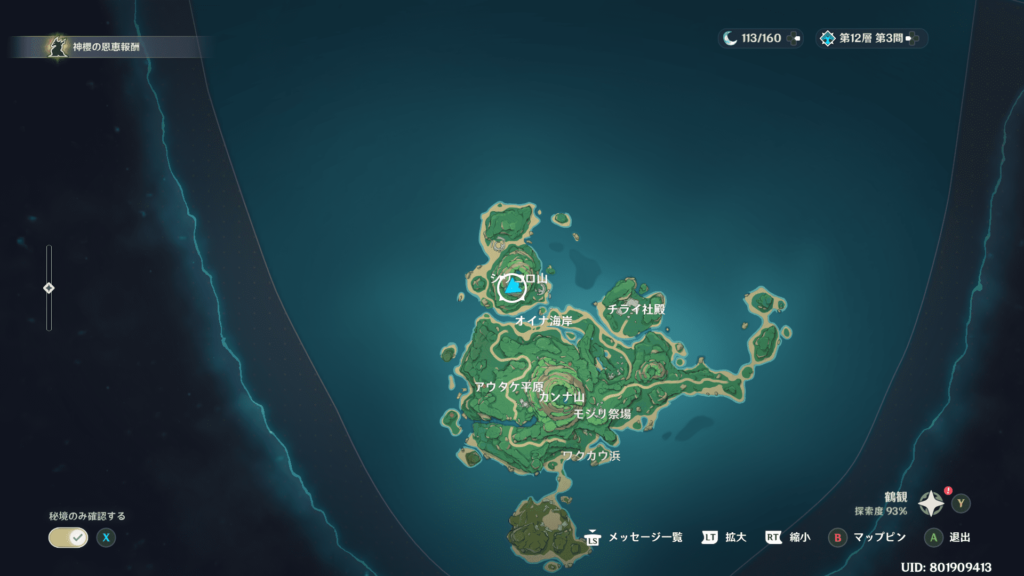Open the 鶴観 region selector star icon

click(x=932, y=503)
